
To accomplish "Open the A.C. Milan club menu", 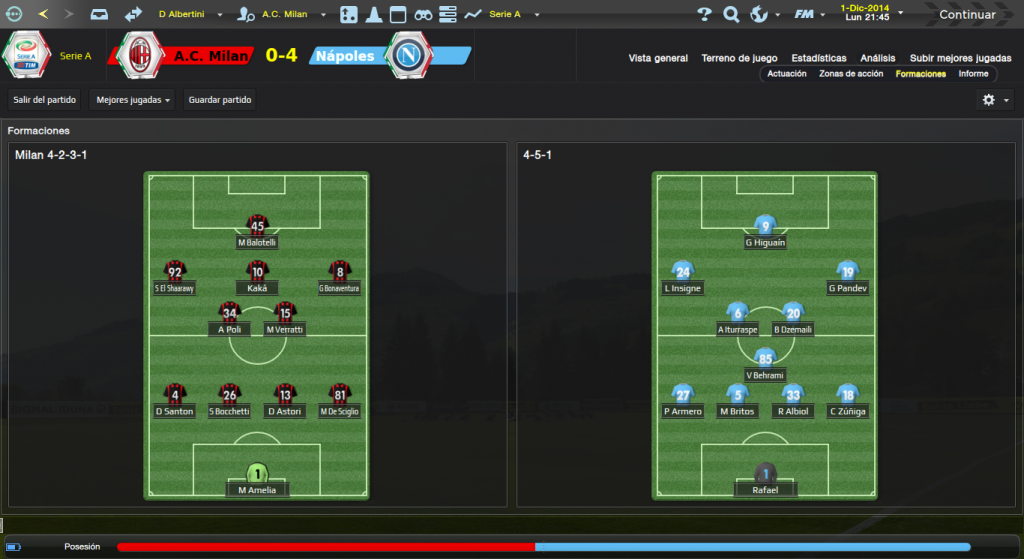I will click(x=285, y=15).
